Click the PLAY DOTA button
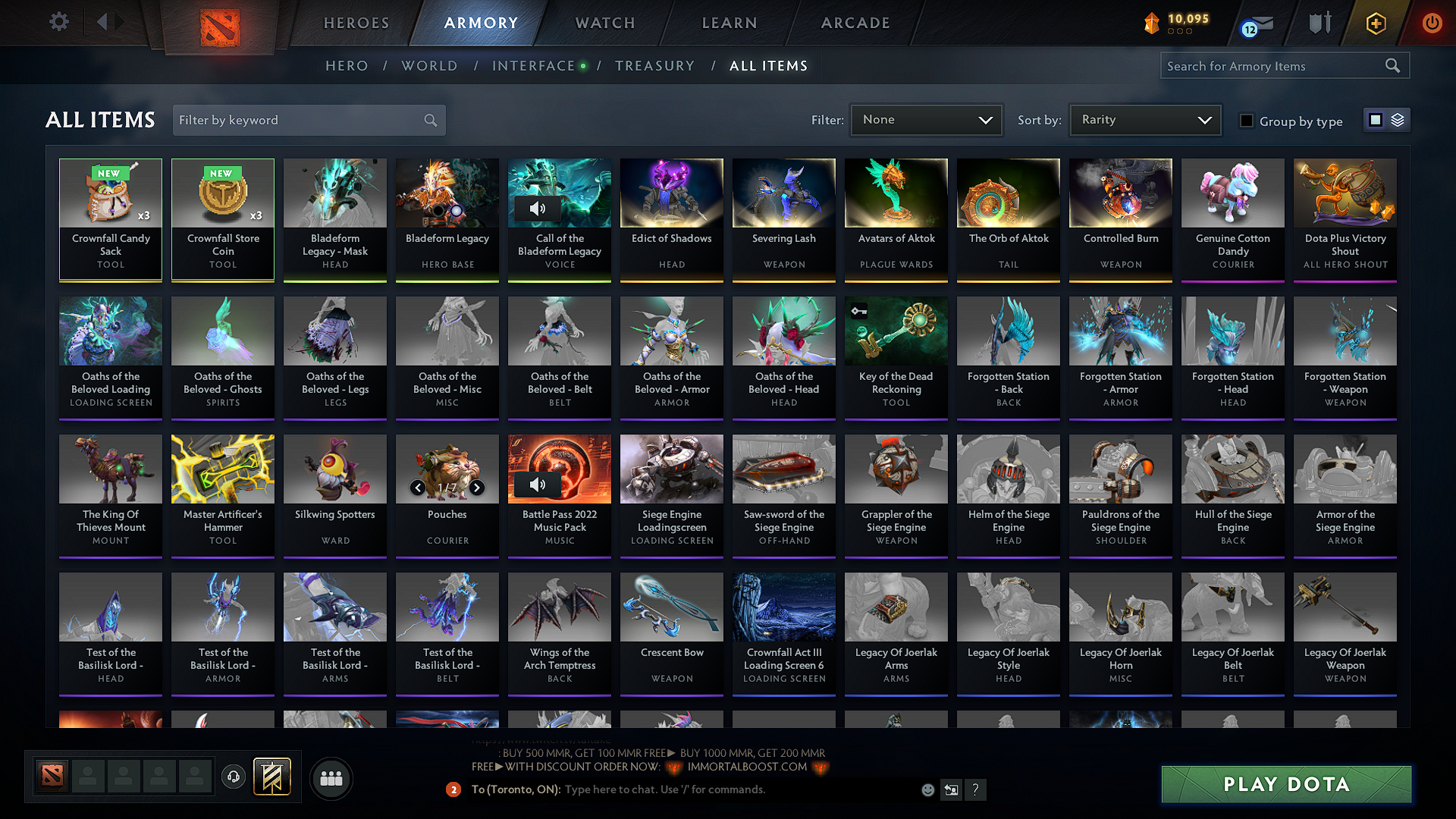 [1285, 784]
